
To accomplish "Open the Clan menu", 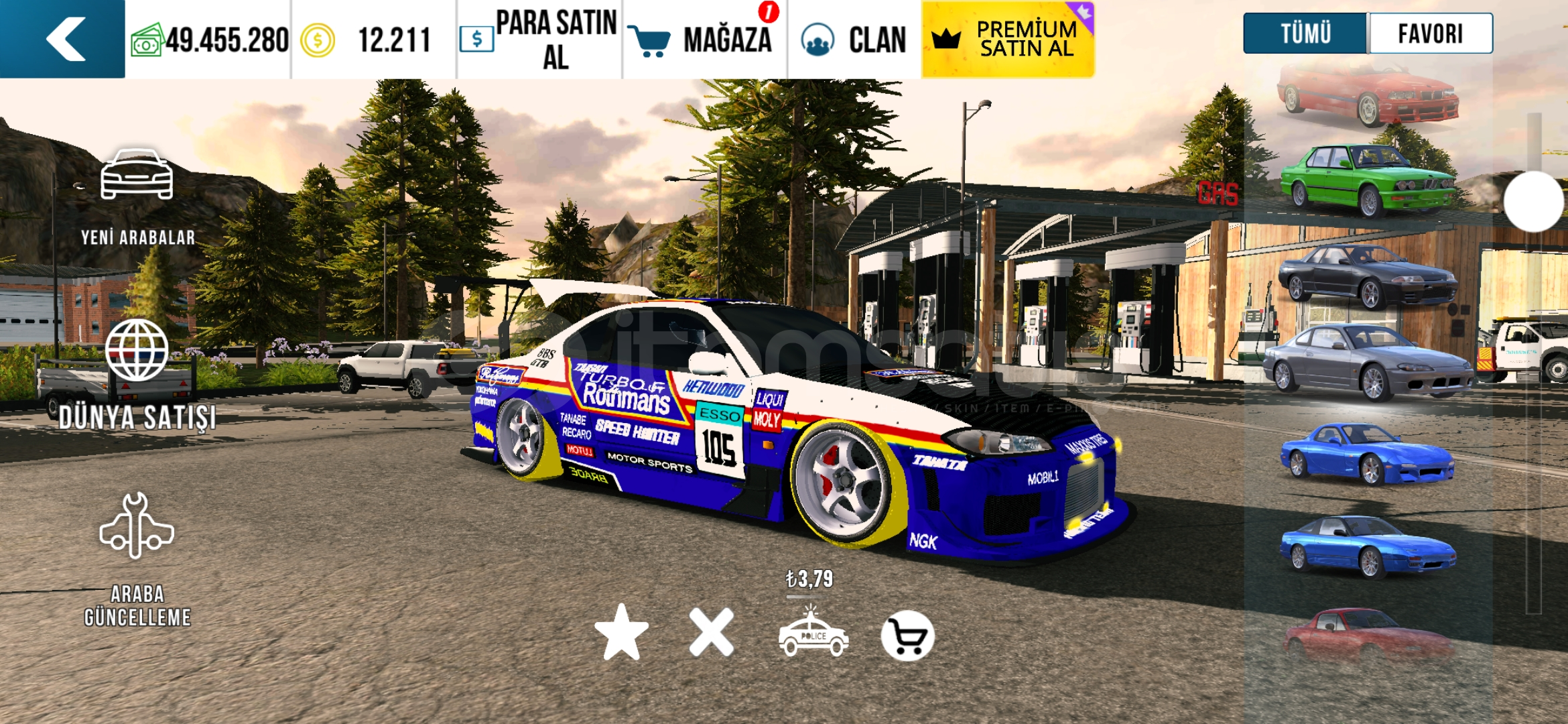I will [x=854, y=39].
